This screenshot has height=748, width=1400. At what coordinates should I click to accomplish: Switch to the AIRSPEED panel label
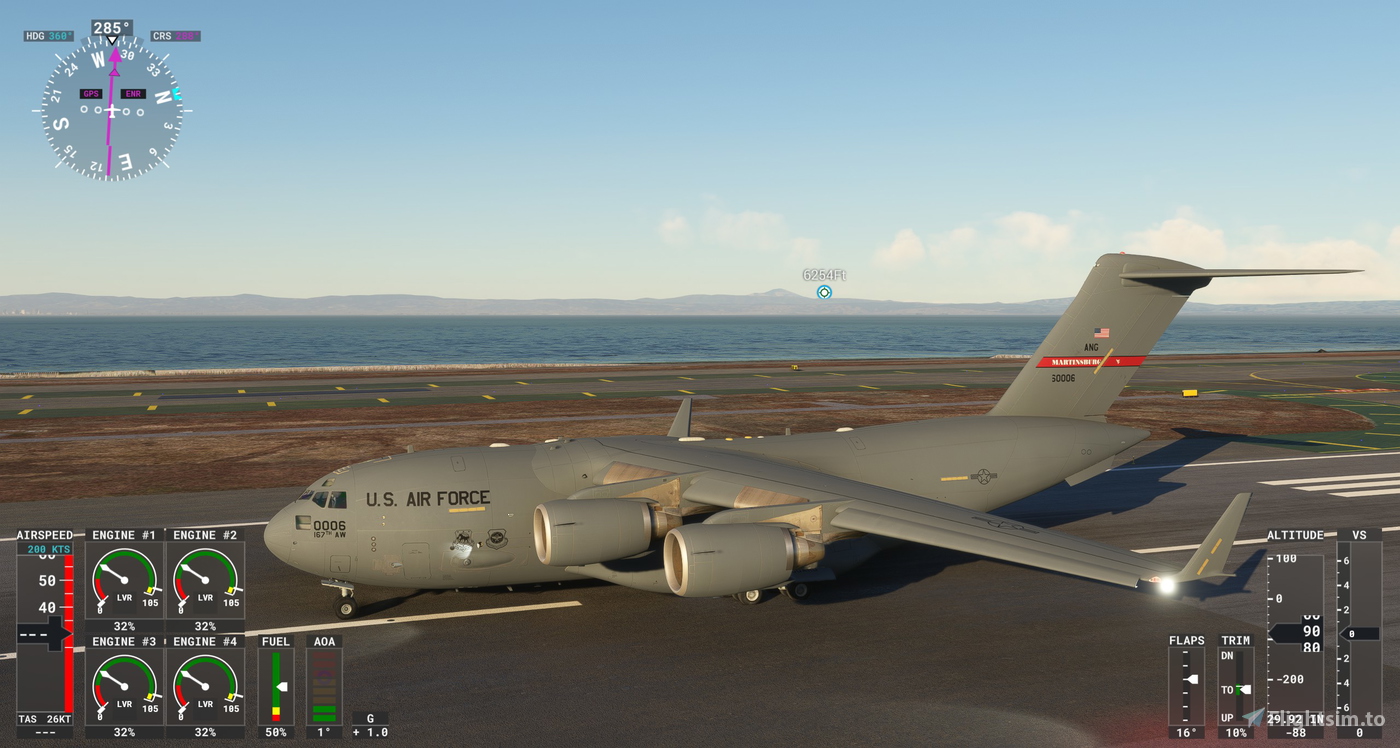tap(45, 535)
